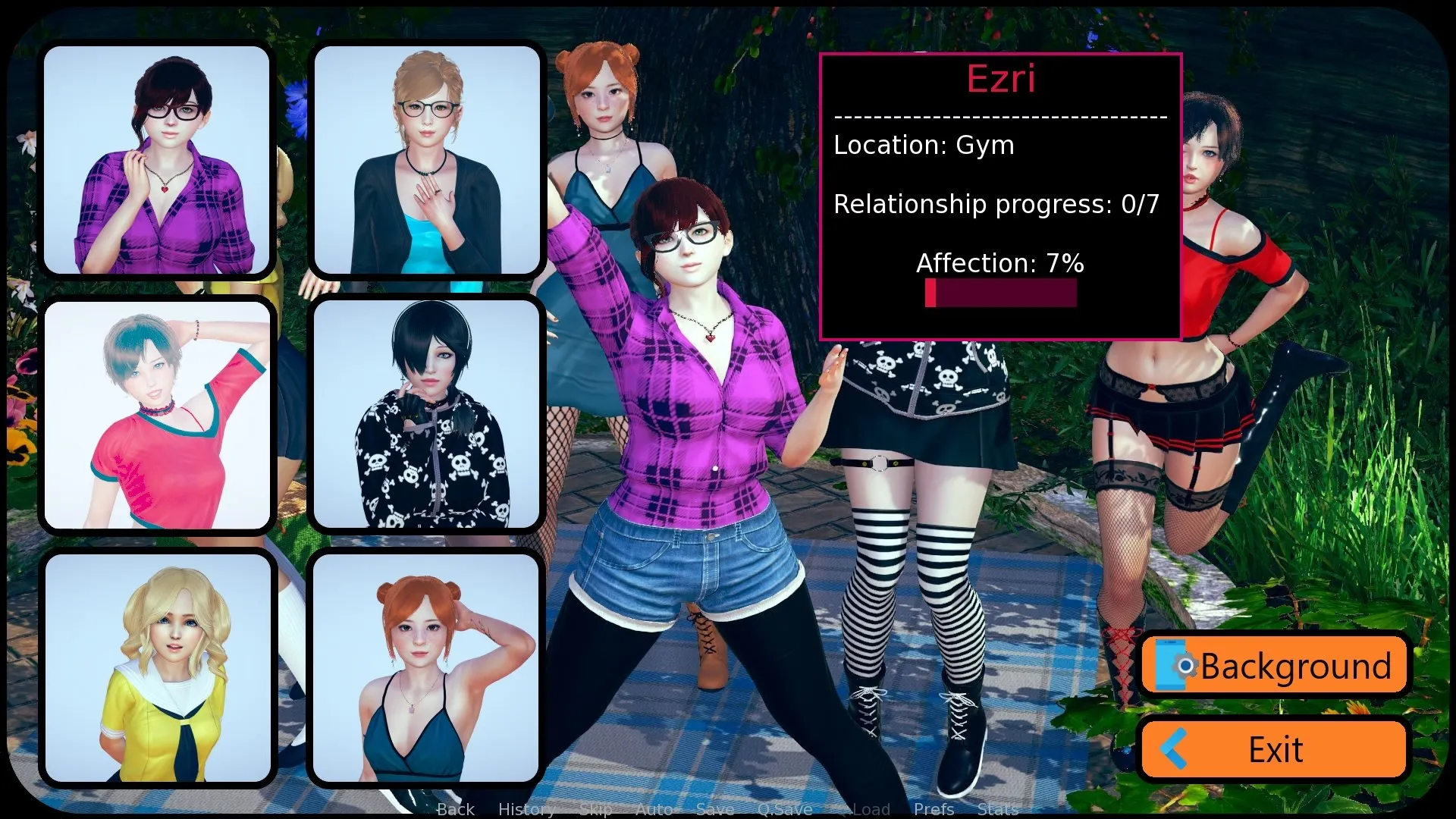Toggle Skip mode

(x=595, y=809)
